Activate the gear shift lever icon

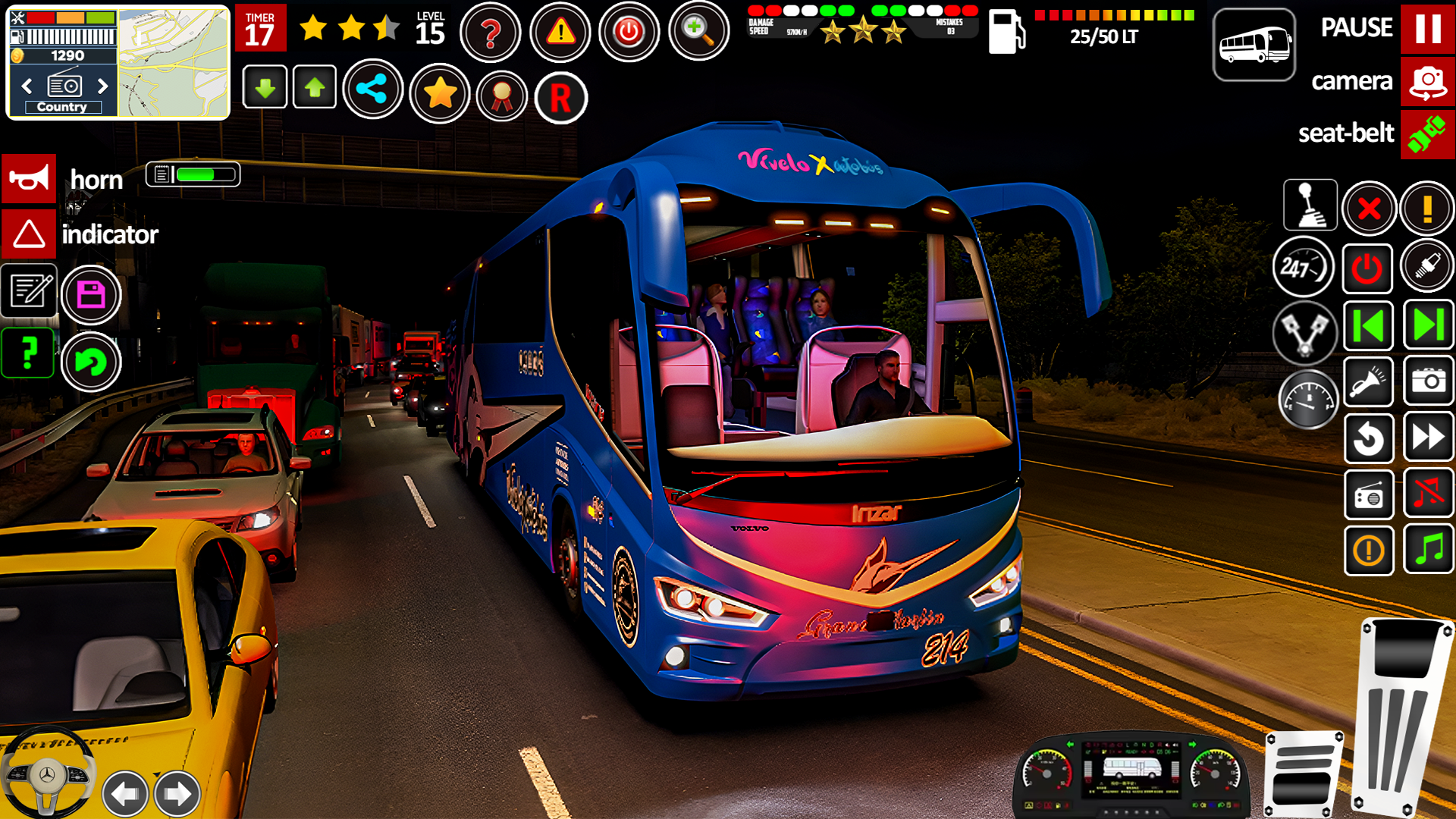[x=1310, y=205]
